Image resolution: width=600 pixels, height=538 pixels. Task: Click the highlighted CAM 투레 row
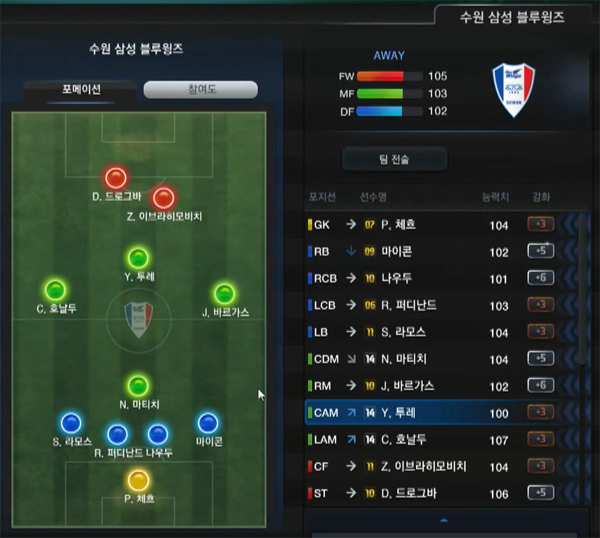(x=430, y=412)
